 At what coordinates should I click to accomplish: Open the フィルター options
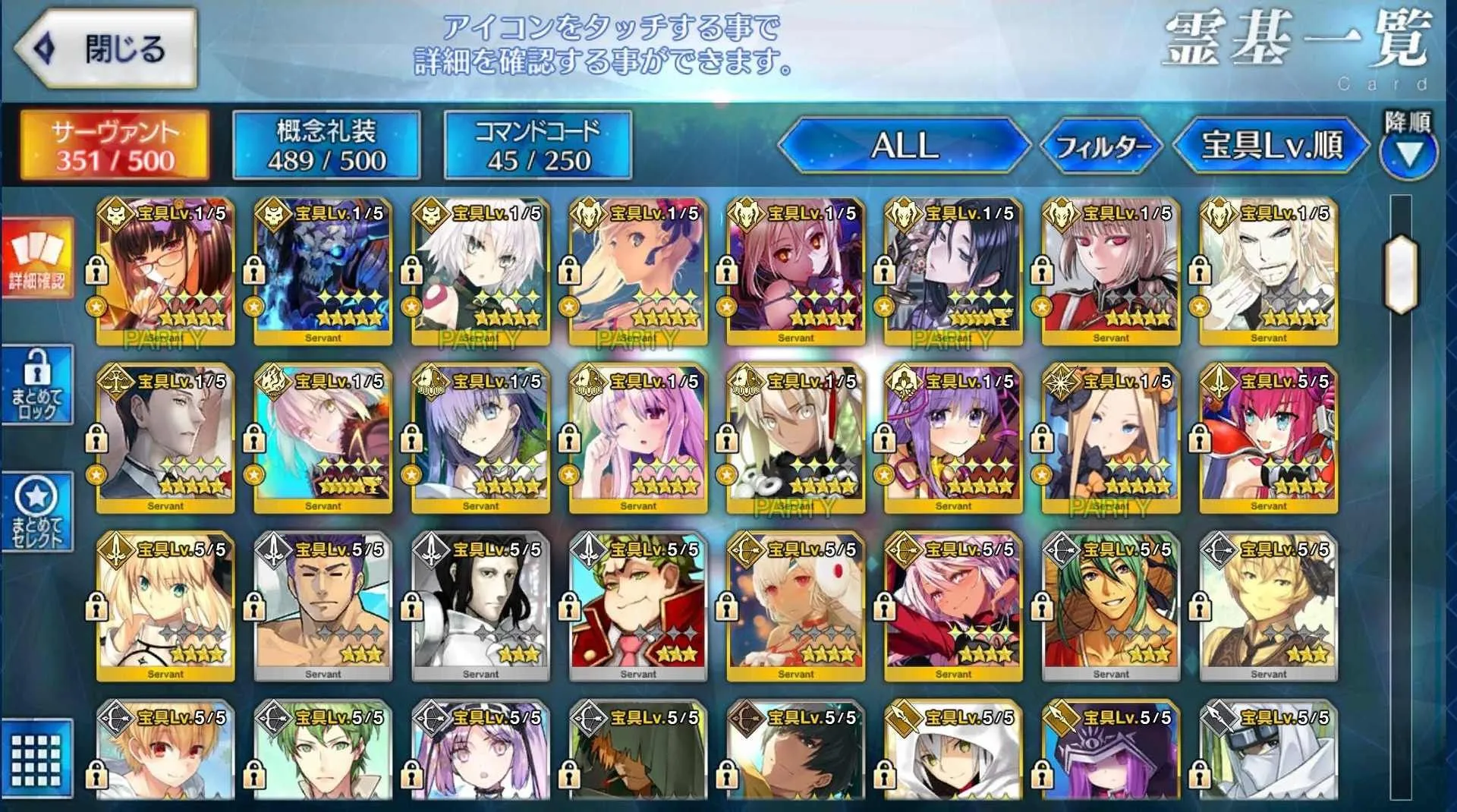pyautogui.click(x=1102, y=145)
